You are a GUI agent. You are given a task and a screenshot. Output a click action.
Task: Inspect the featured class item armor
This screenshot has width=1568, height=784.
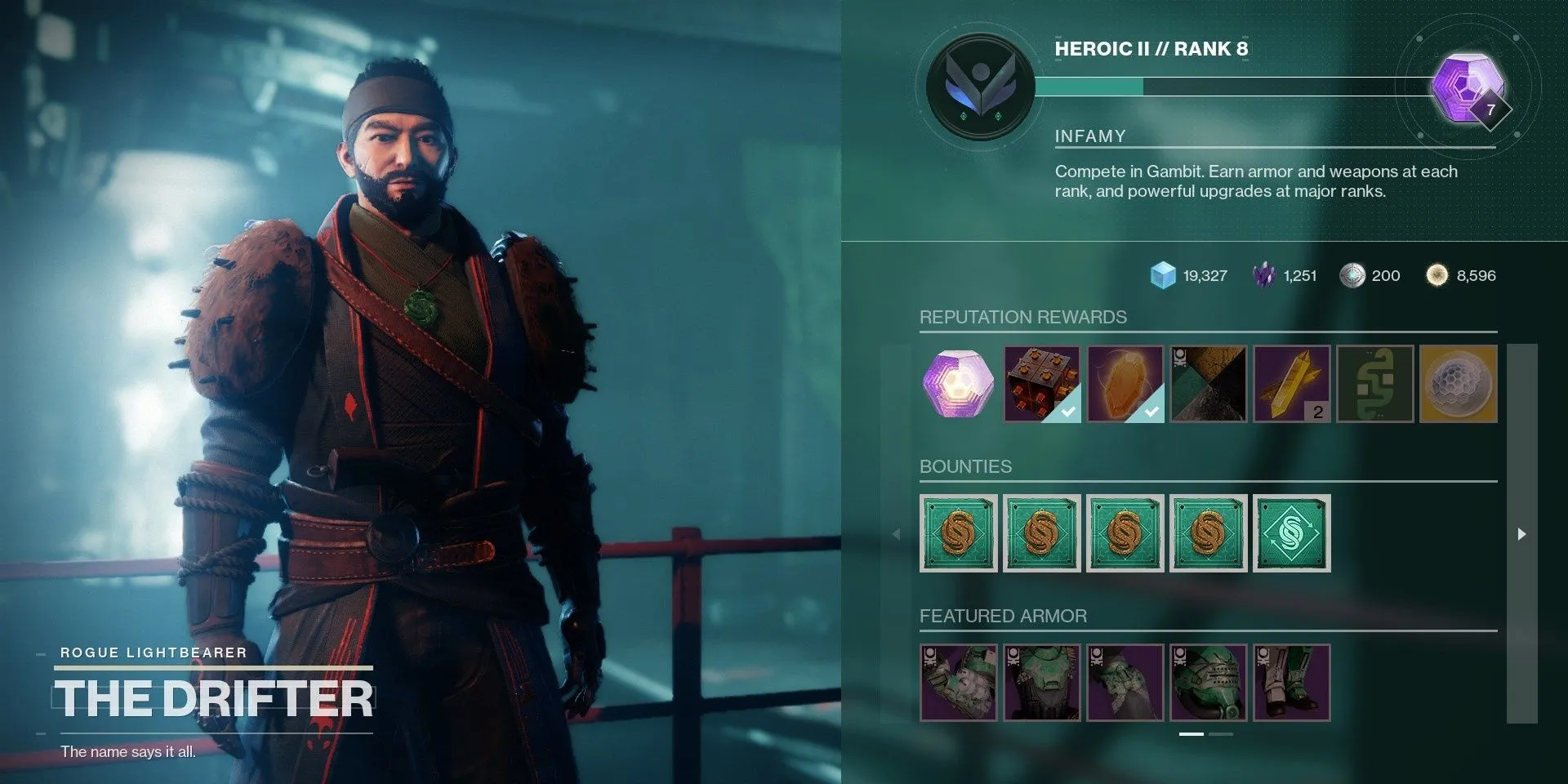coord(1125,683)
